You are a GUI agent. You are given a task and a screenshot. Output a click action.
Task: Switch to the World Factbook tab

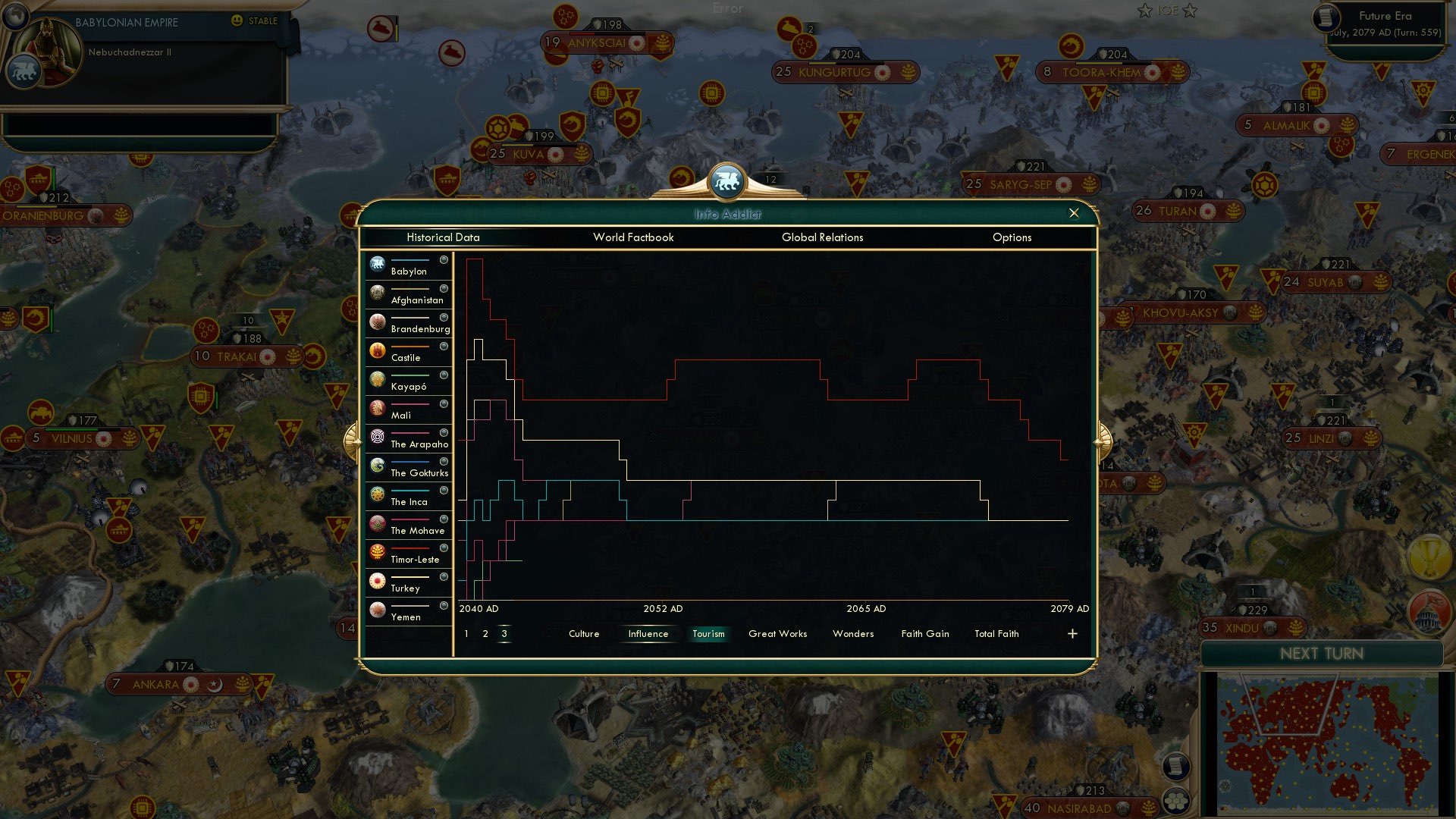[634, 237]
